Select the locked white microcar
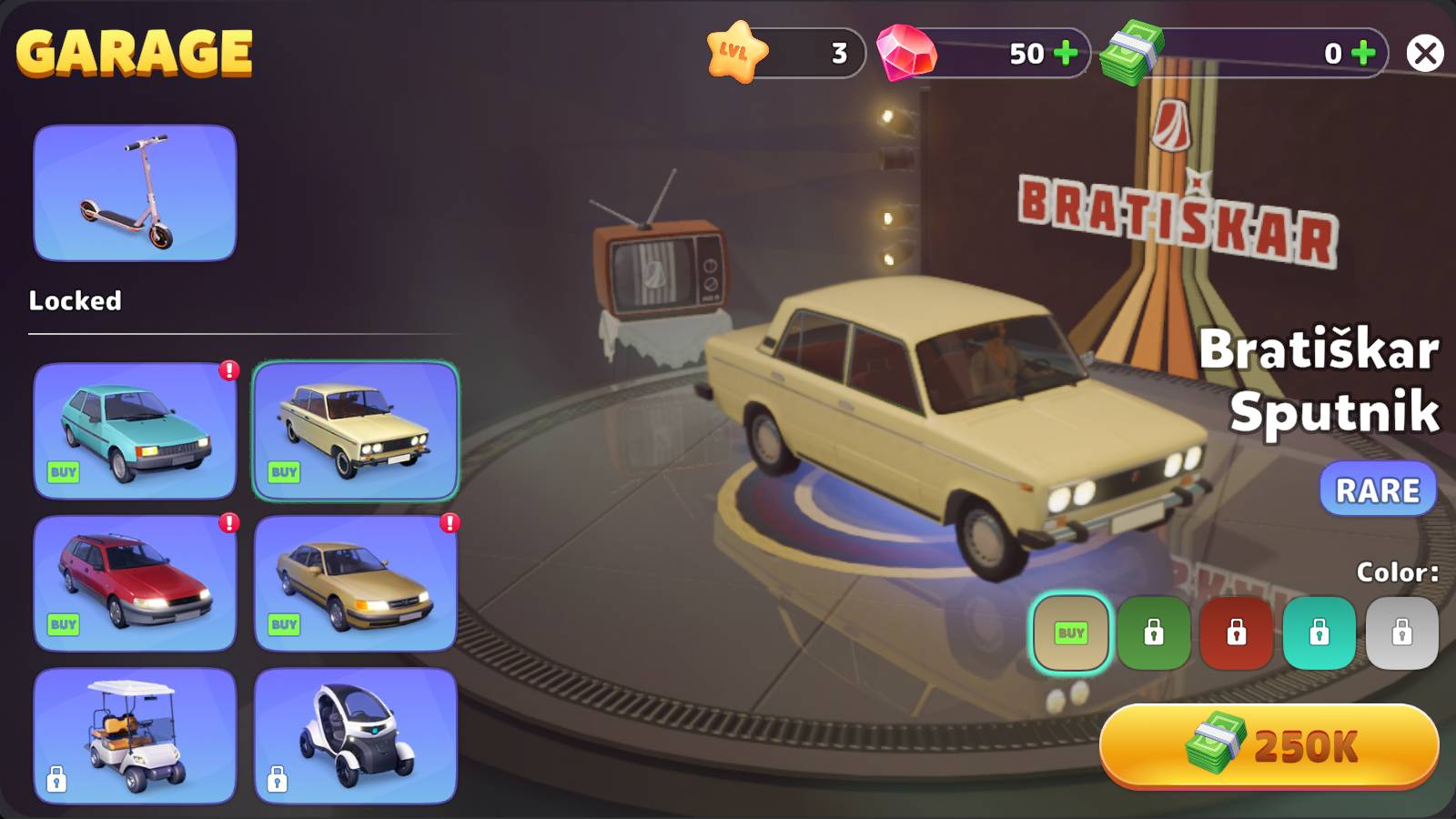The width and height of the screenshot is (1456, 819). coord(355,735)
